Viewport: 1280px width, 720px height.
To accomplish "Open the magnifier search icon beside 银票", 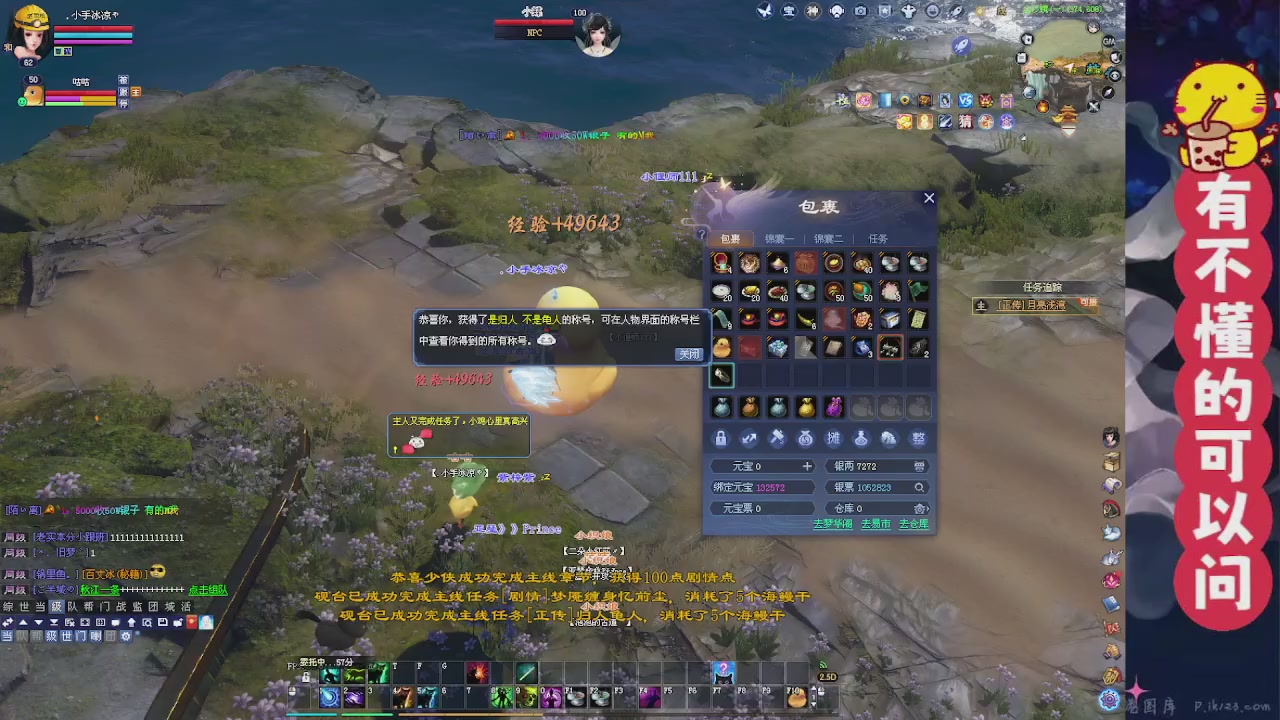I will (x=919, y=487).
